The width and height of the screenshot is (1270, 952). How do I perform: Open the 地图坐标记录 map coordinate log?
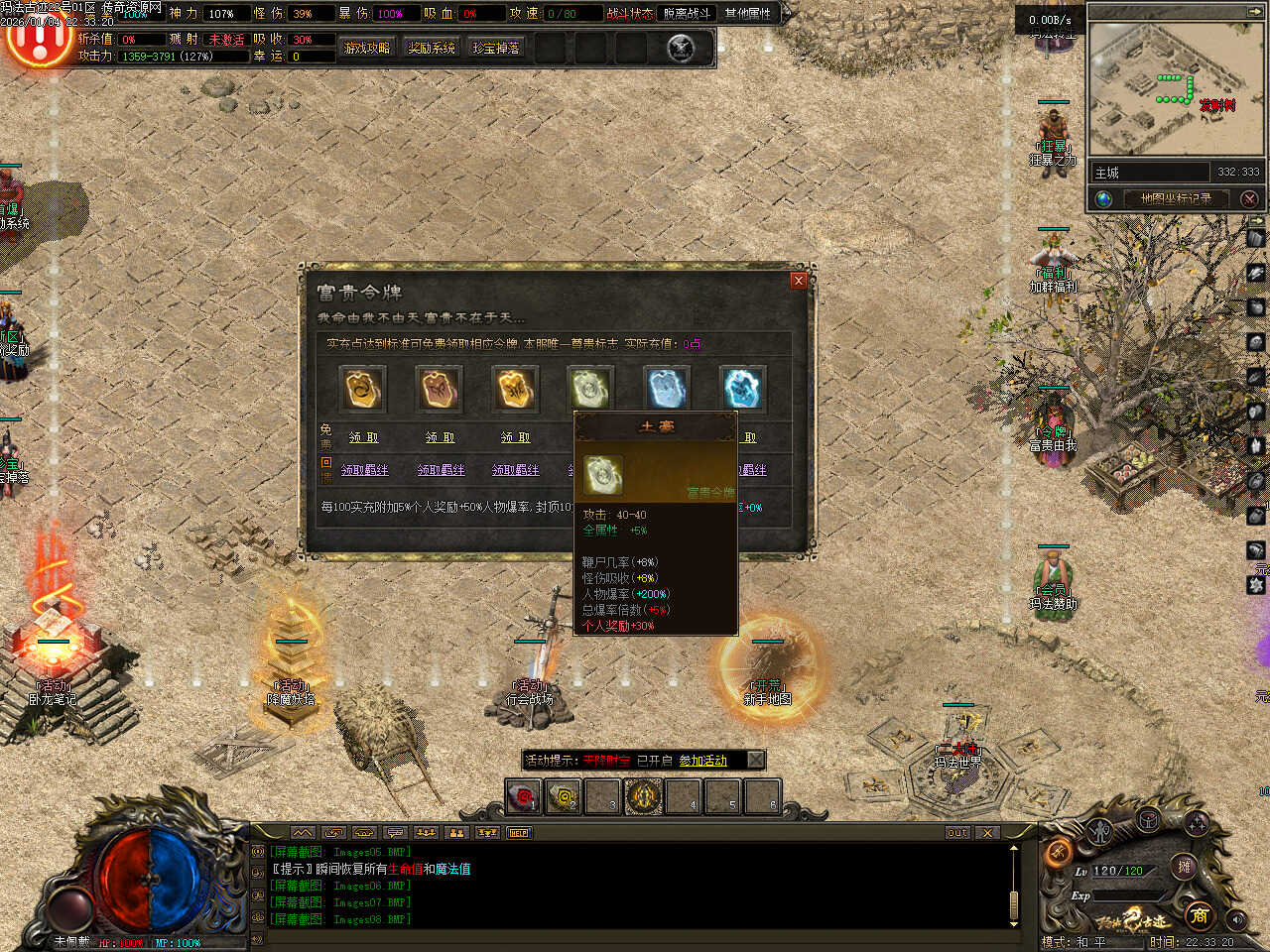coord(1176,198)
